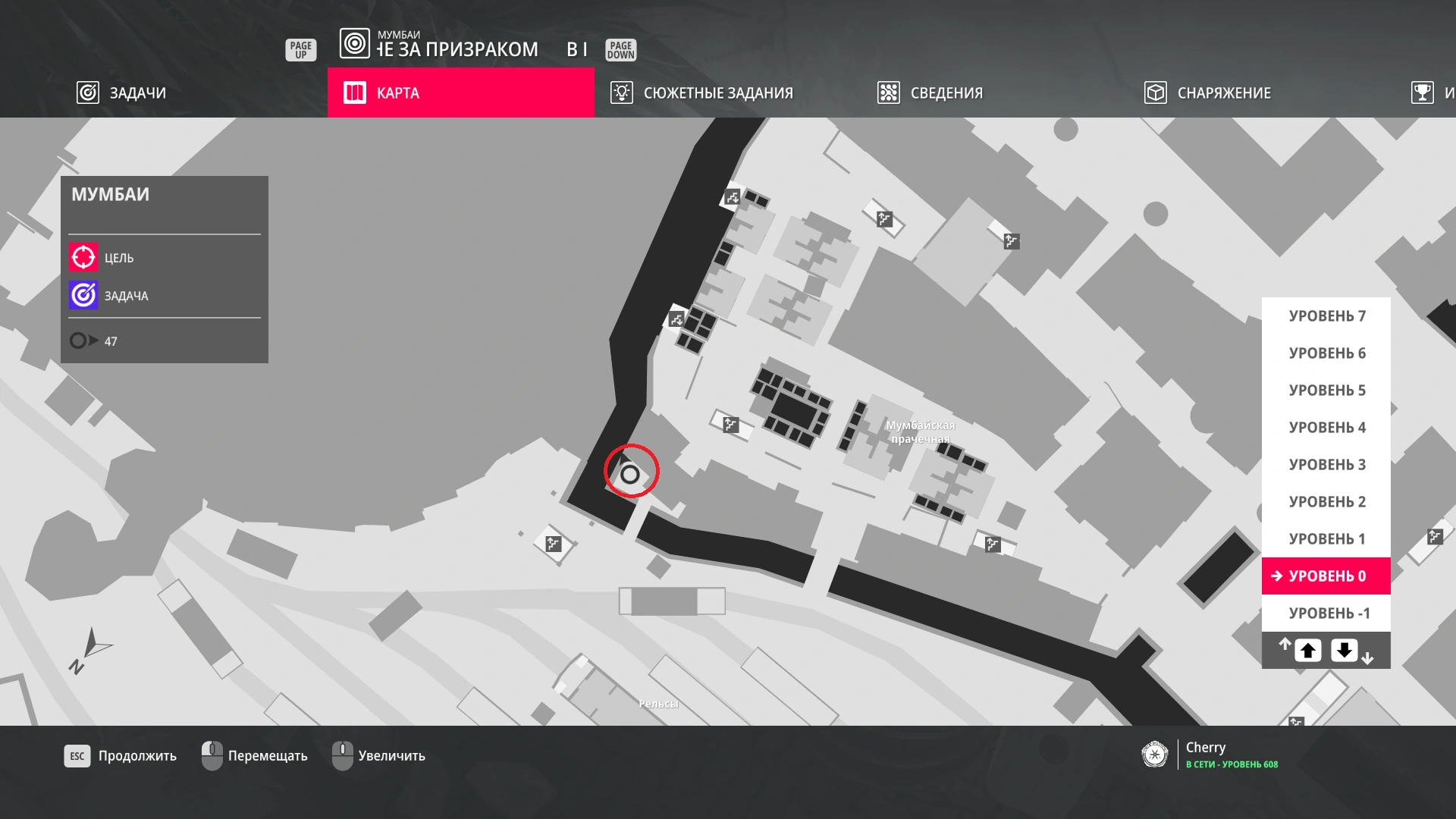
Task: Select Уровень 6 in level list
Action: [1326, 353]
